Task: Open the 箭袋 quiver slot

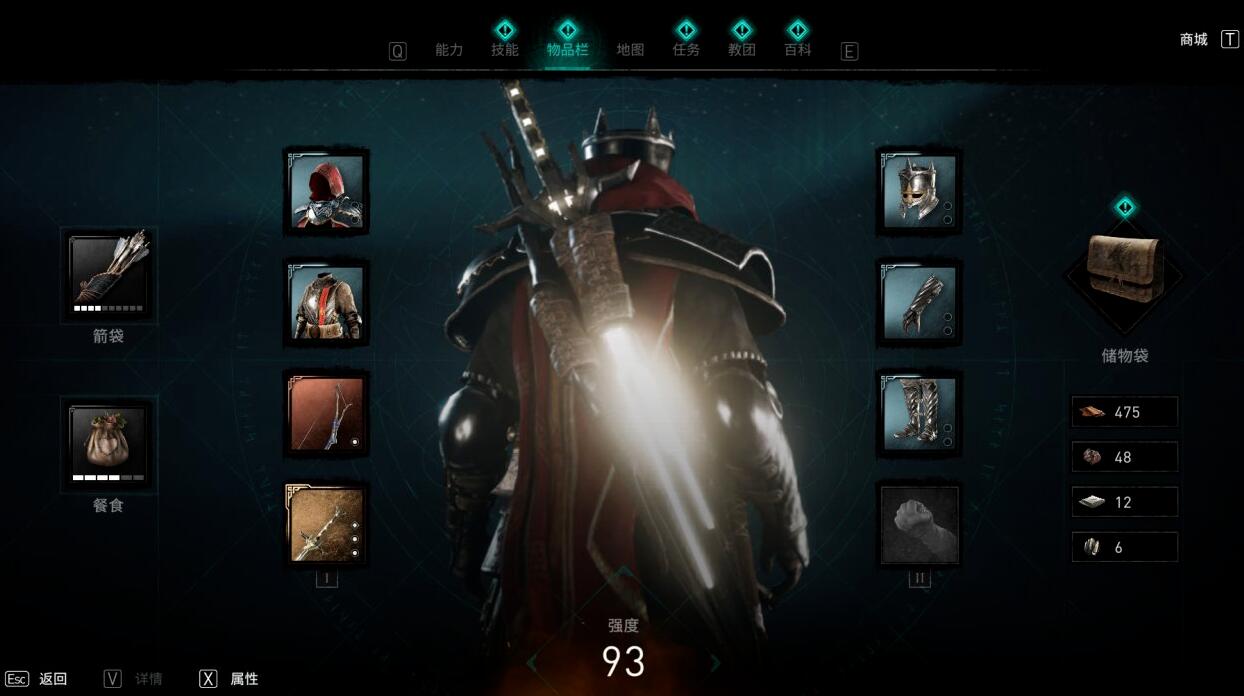Action: 108,274
